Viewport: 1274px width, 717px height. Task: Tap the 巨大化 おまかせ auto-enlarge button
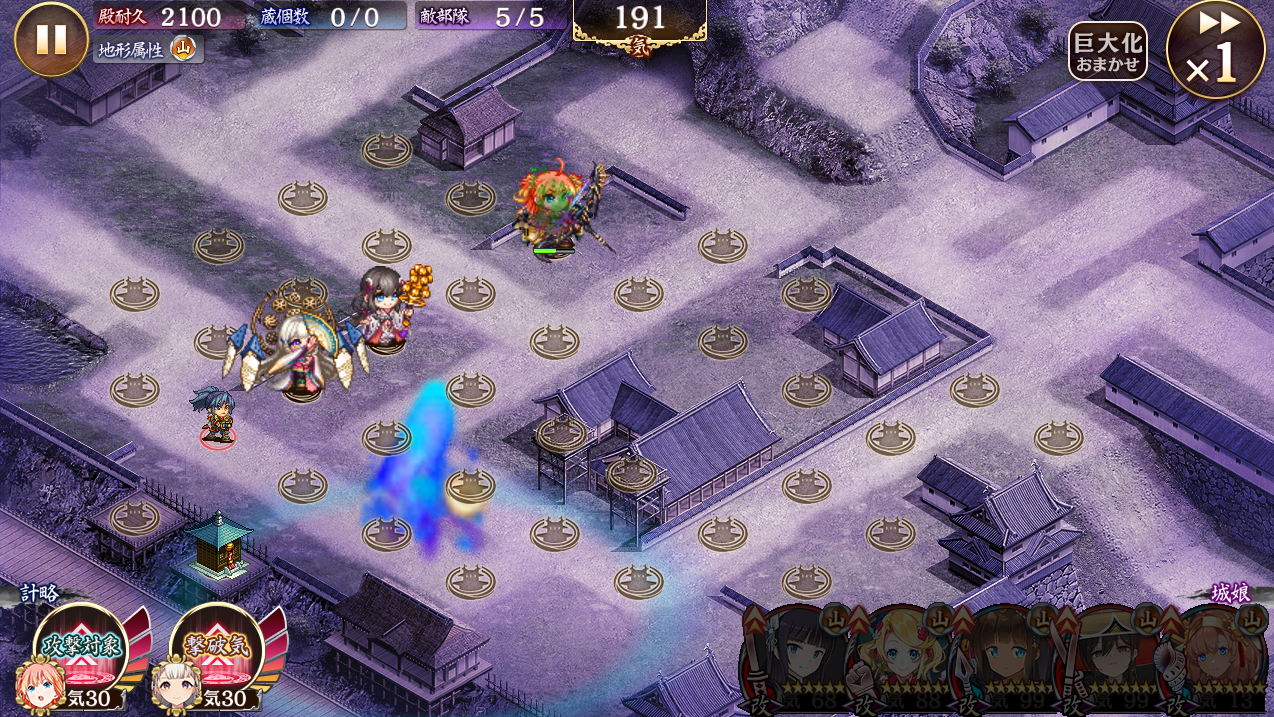(1107, 51)
